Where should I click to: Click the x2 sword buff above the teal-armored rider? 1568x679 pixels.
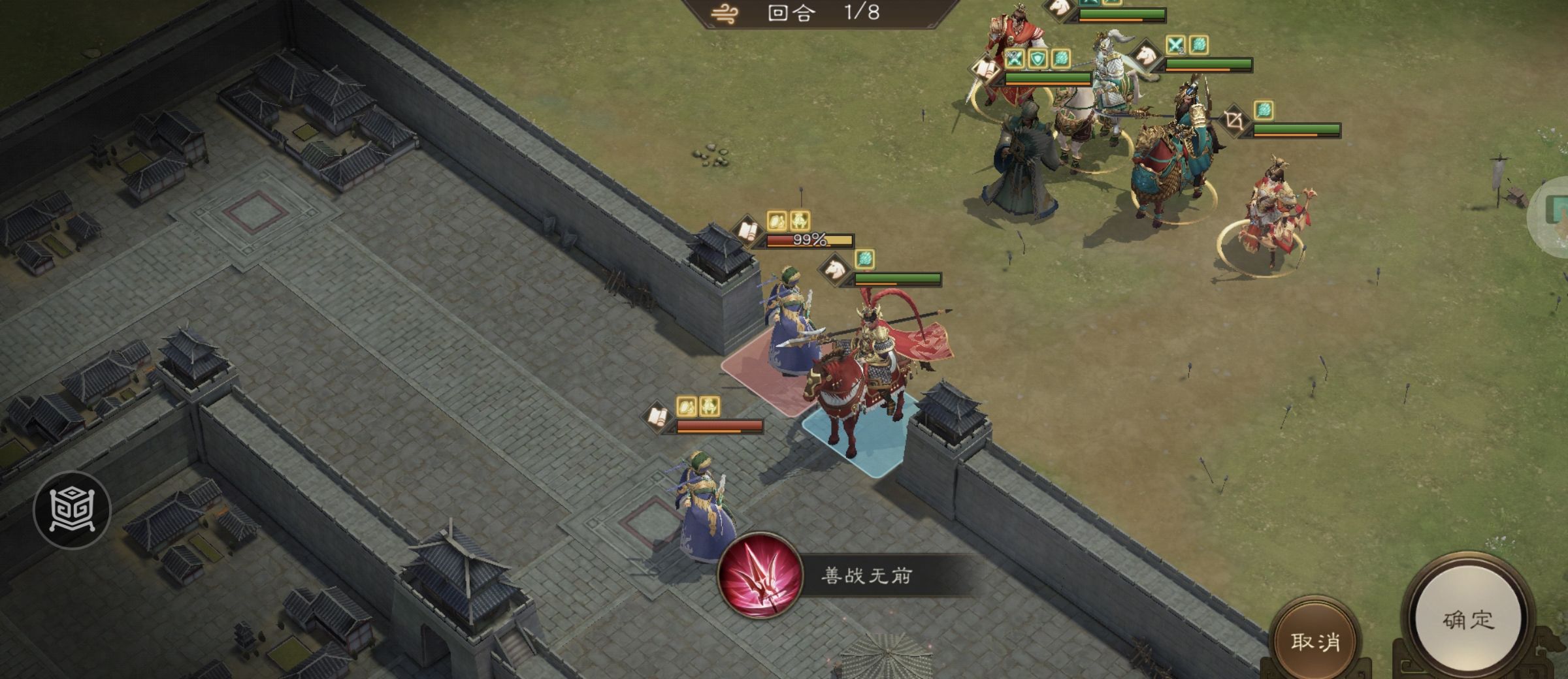pos(1176,46)
